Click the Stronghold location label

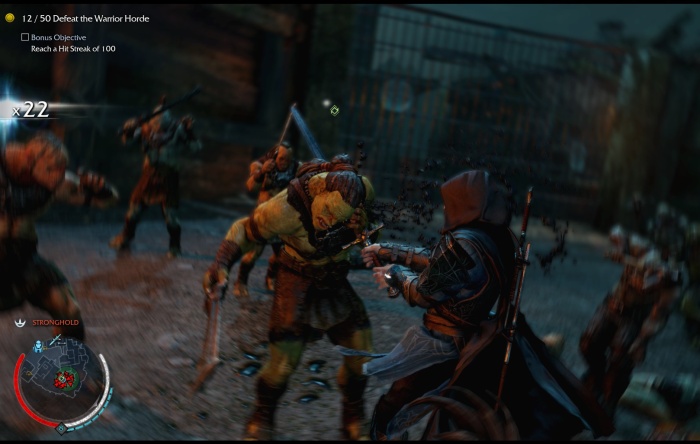(x=56, y=323)
